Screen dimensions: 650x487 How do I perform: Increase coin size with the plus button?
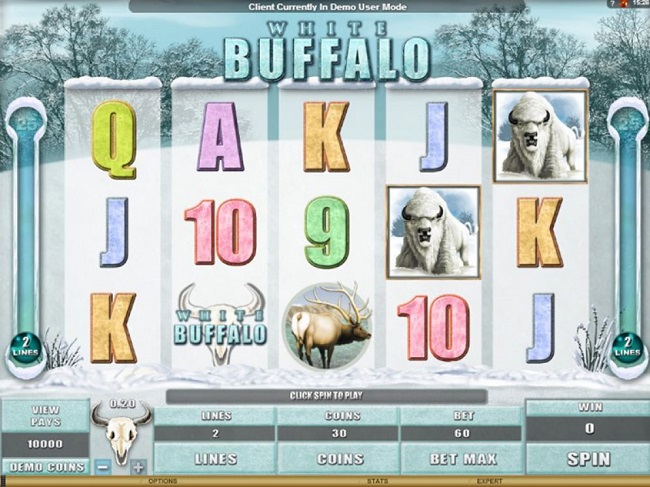pos(138,466)
